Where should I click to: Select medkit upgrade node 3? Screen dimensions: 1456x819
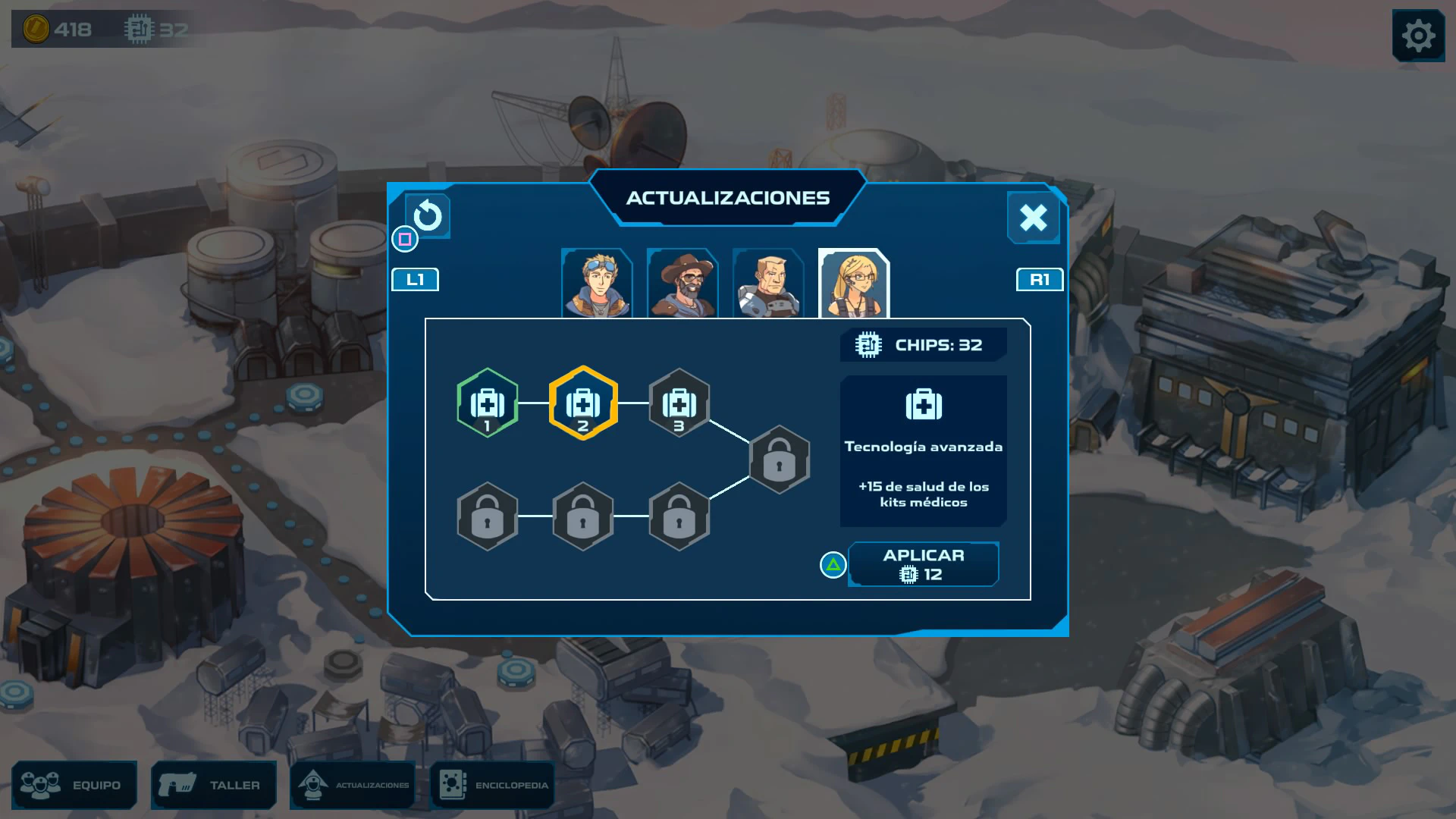click(x=679, y=403)
